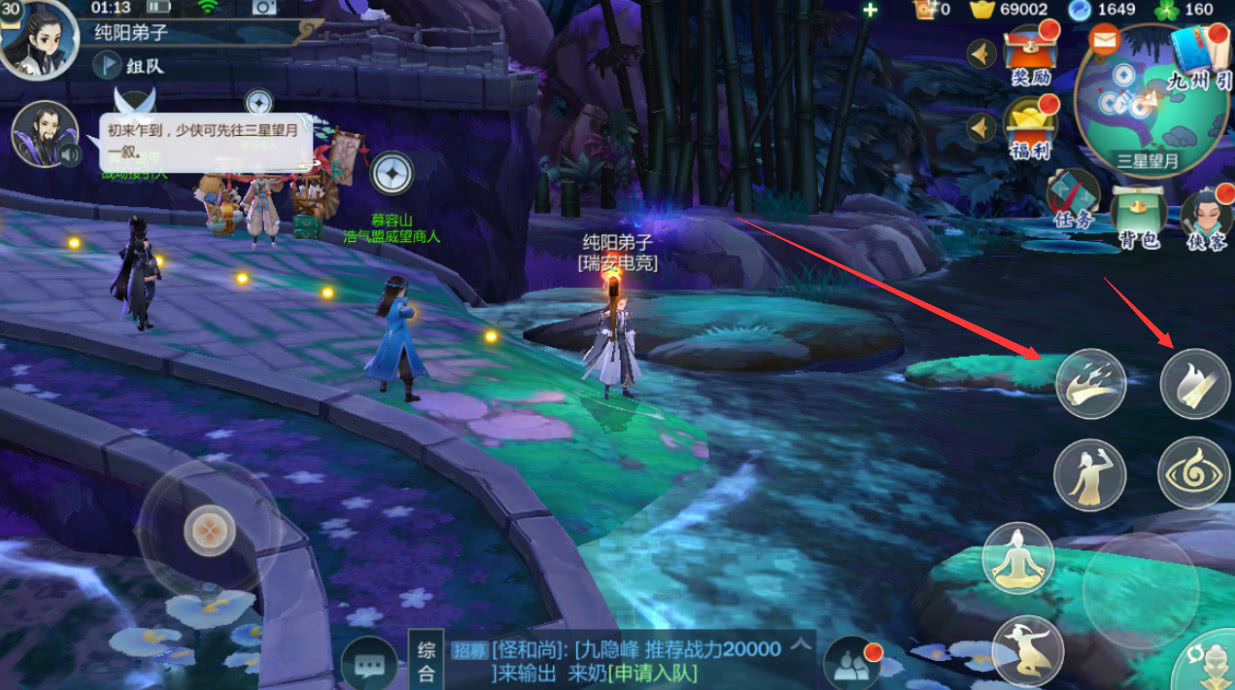Open the orange mail envelope icon
Image resolution: width=1235 pixels, height=690 pixels.
pos(1104,42)
